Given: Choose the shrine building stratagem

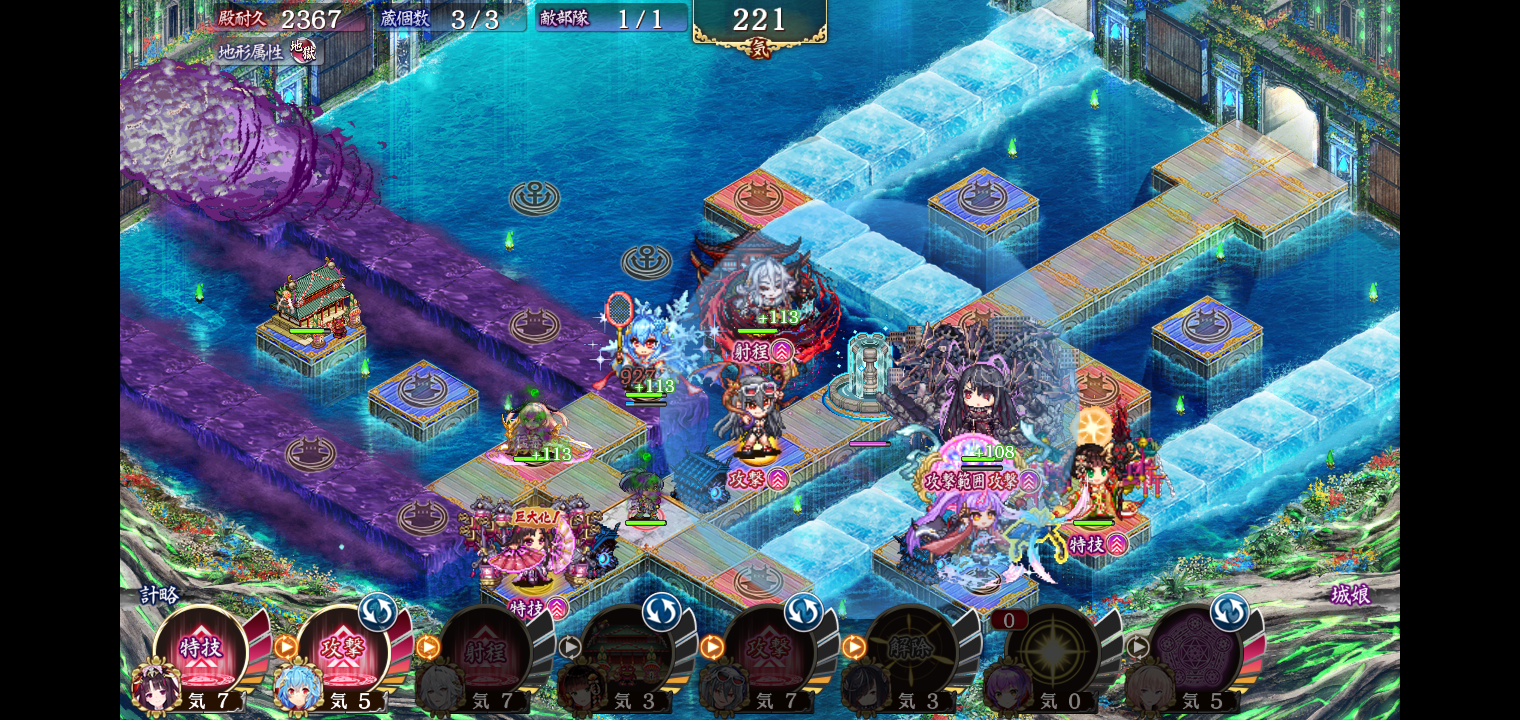Looking at the screenshot, I should pyautogui.click(x=626, y=652).
